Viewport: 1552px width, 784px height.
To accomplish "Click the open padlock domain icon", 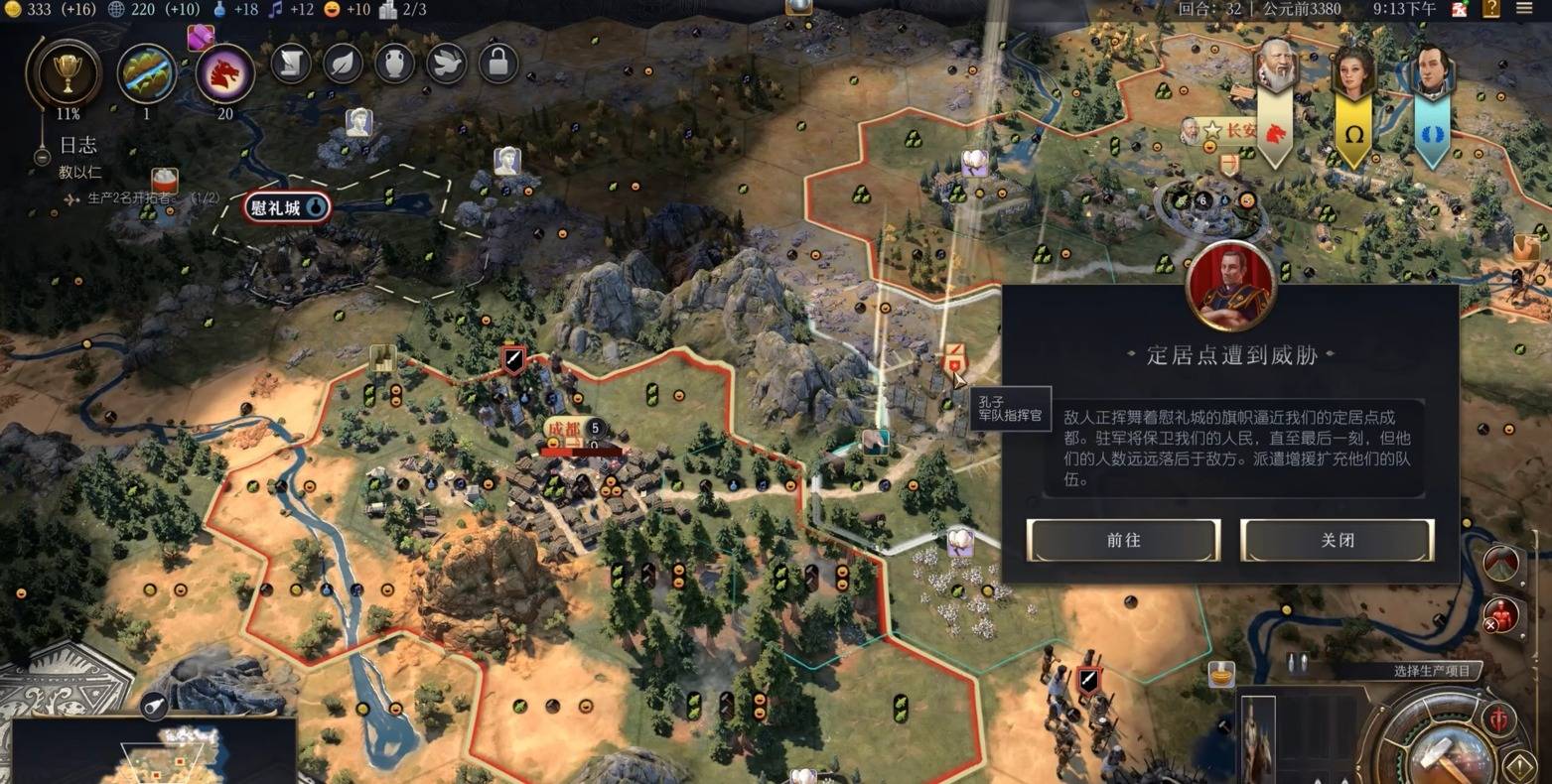I will [x=498, y=64].
